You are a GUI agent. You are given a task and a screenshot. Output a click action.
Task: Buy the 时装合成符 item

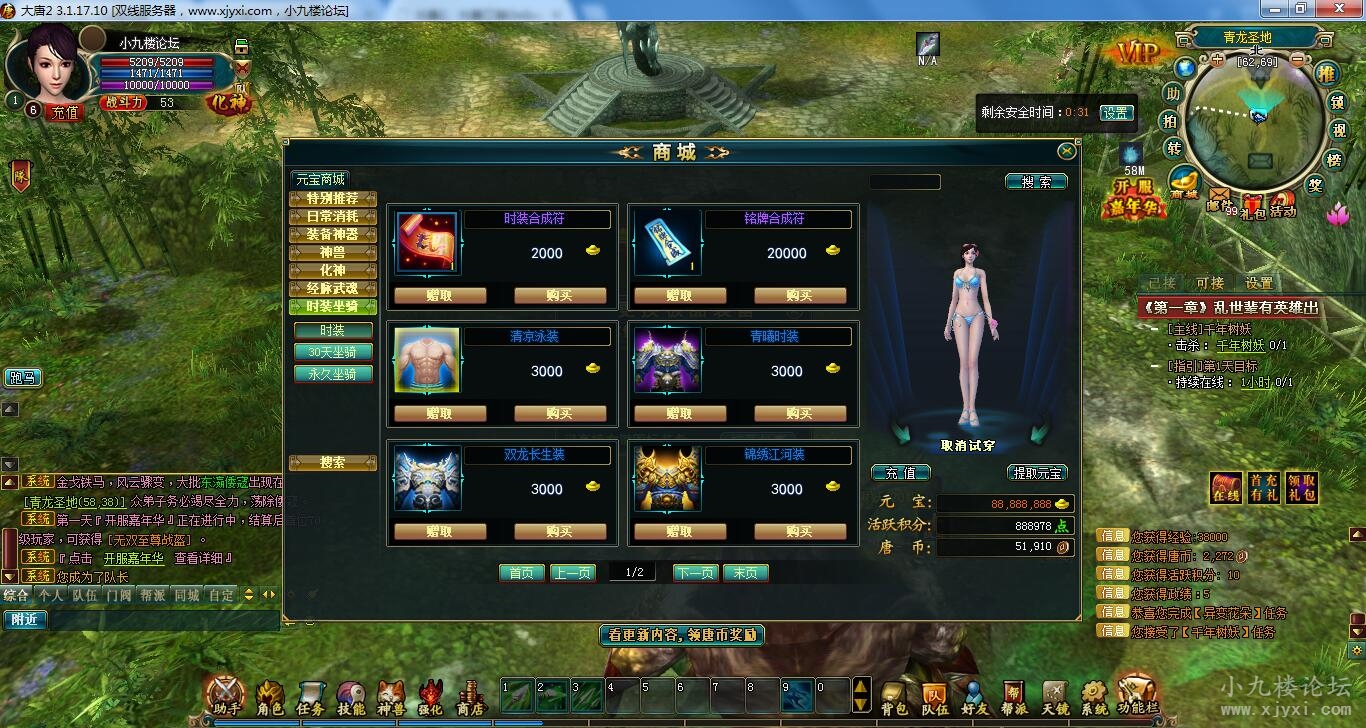(560, 296)
